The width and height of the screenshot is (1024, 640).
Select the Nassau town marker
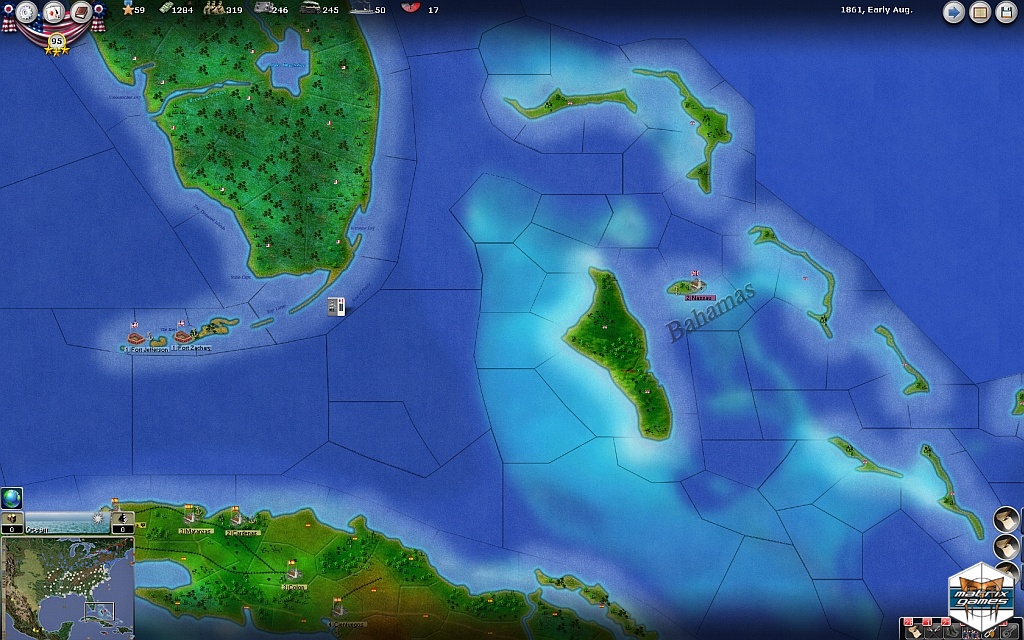695,286
